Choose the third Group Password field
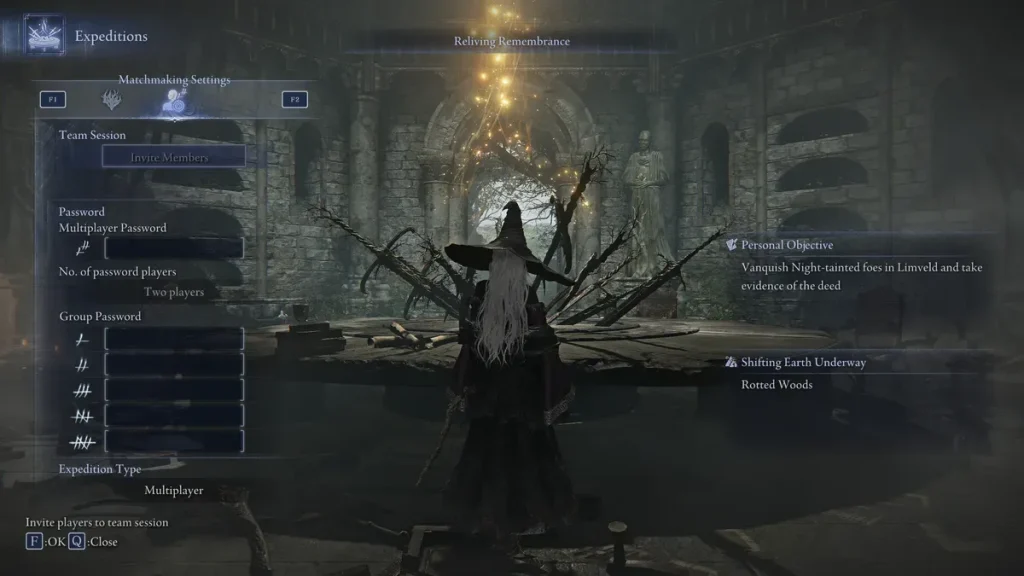 pos(174,390)
